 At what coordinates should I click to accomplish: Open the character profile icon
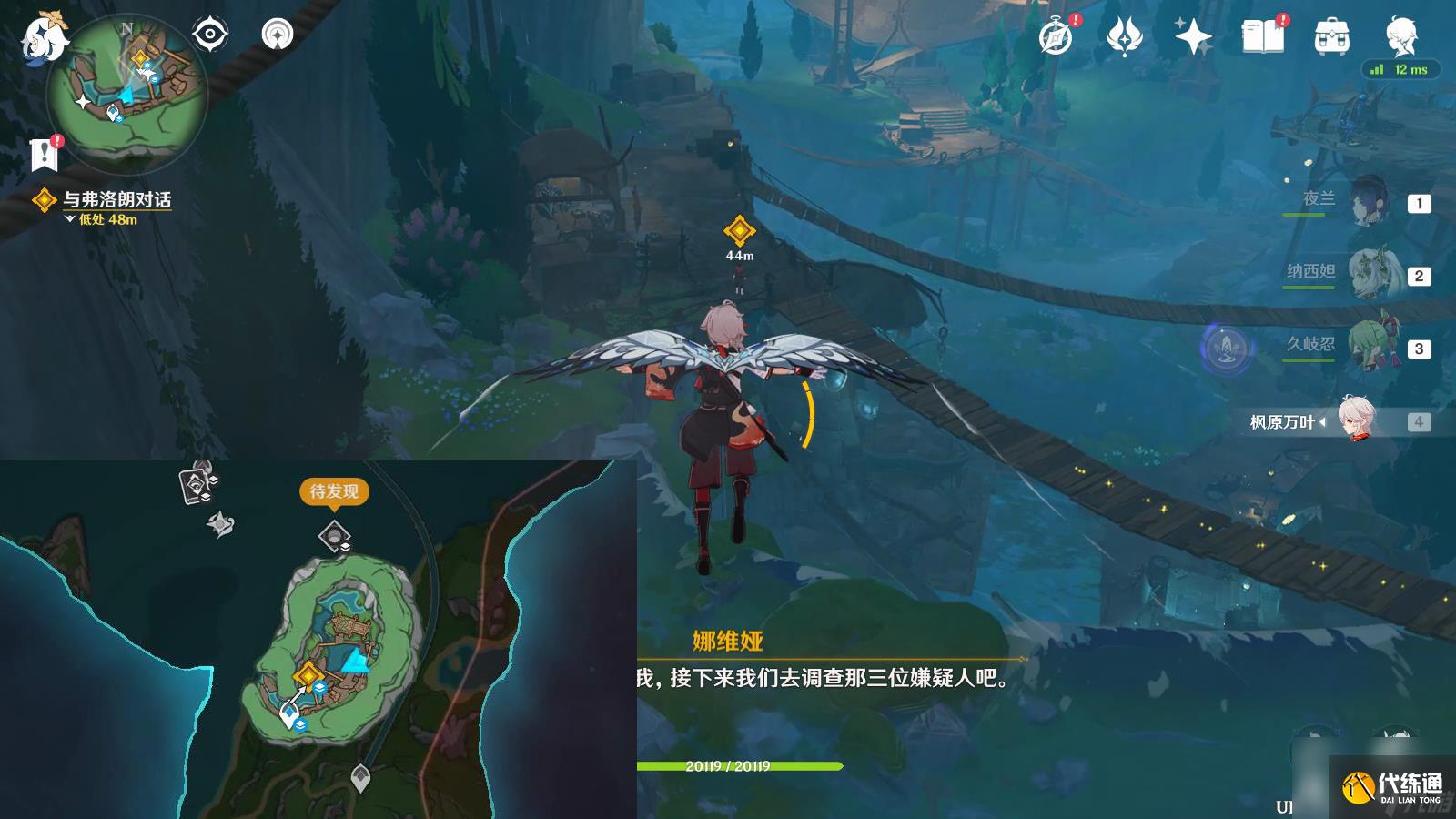tap(1400, 37)
